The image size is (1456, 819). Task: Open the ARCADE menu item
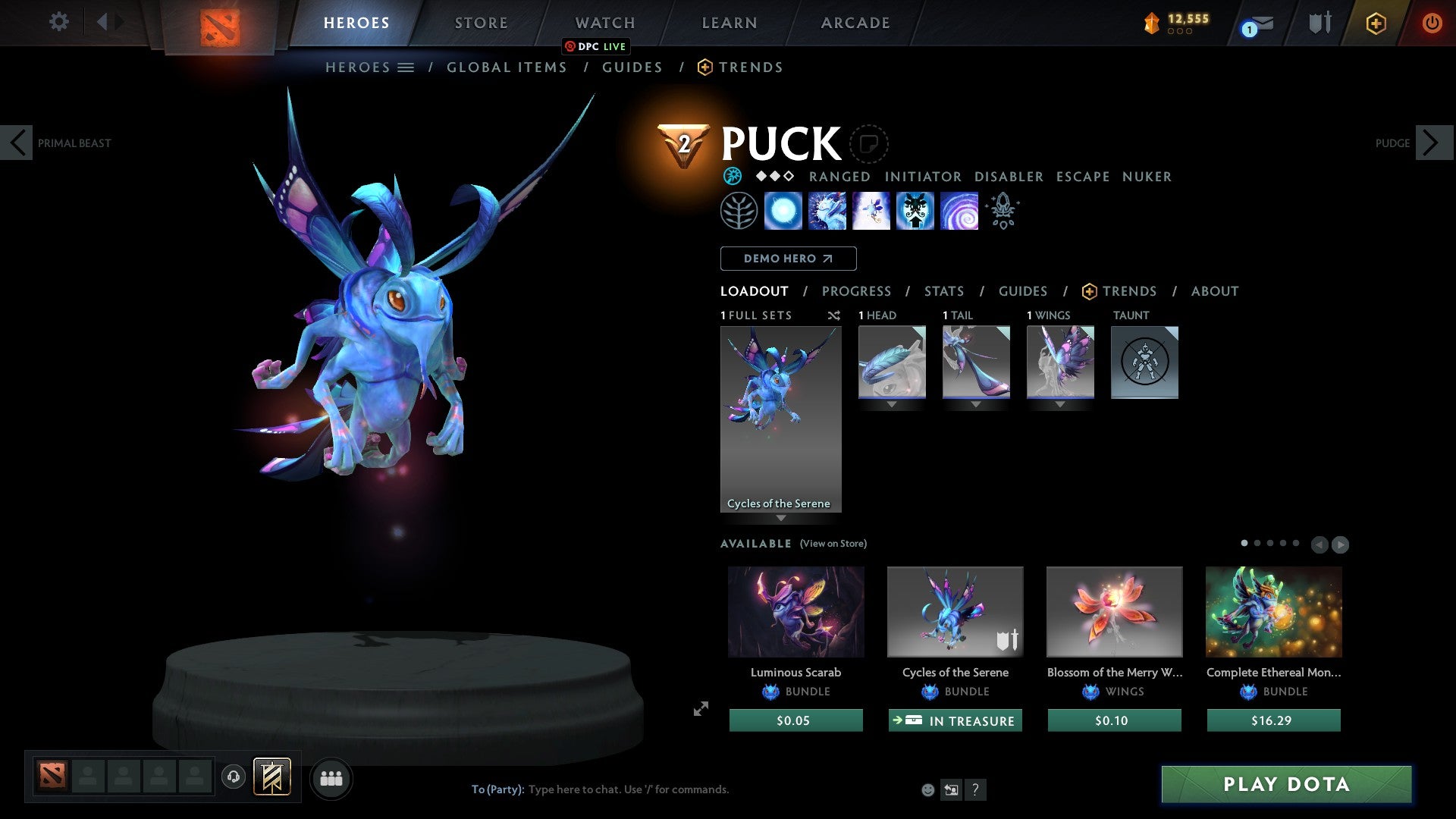point(855,22)
